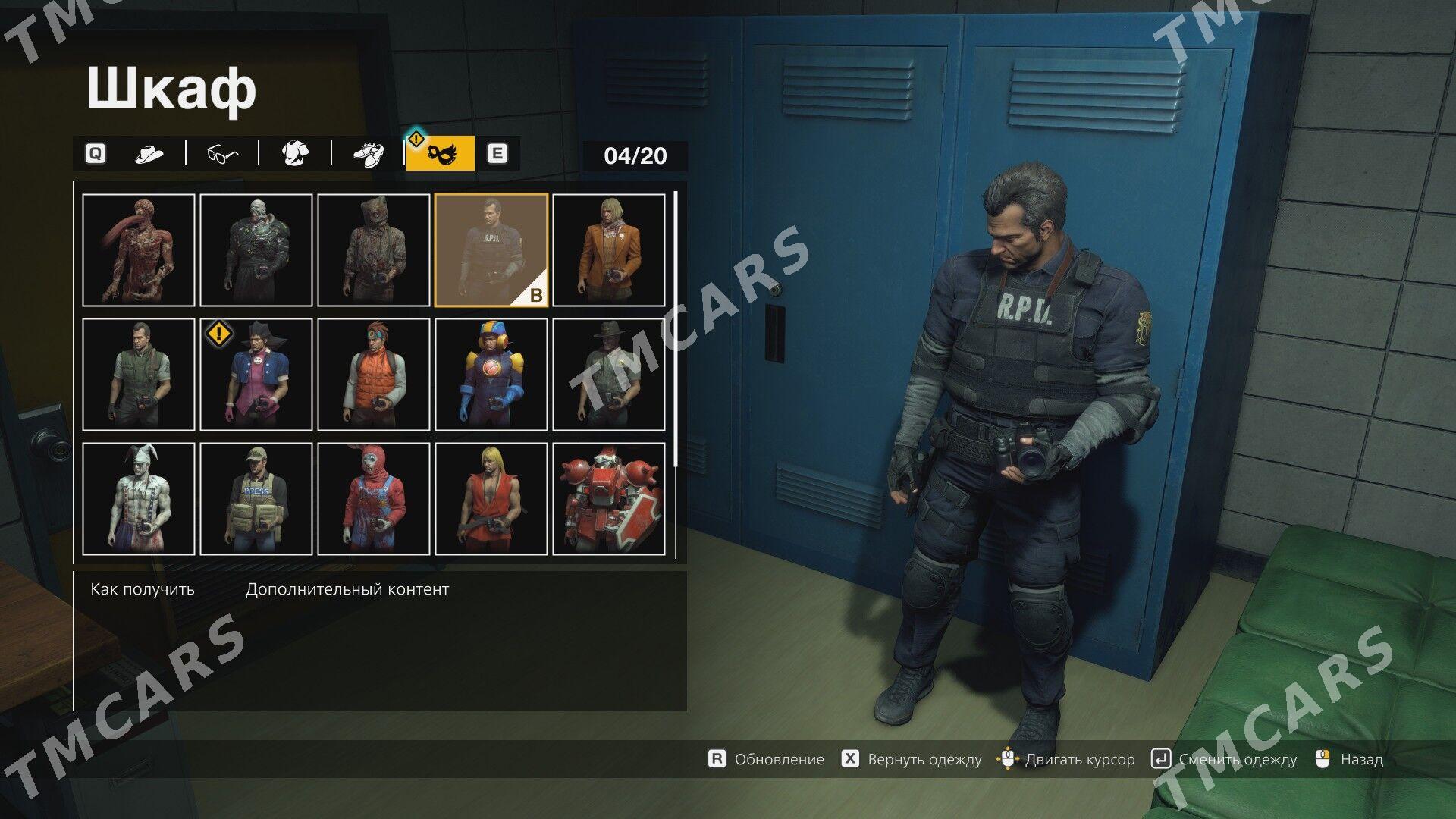Pick the blue and pink costume with alert
Screen dimensions: 1456x819
pyautogui.click(x=256, y=375)
